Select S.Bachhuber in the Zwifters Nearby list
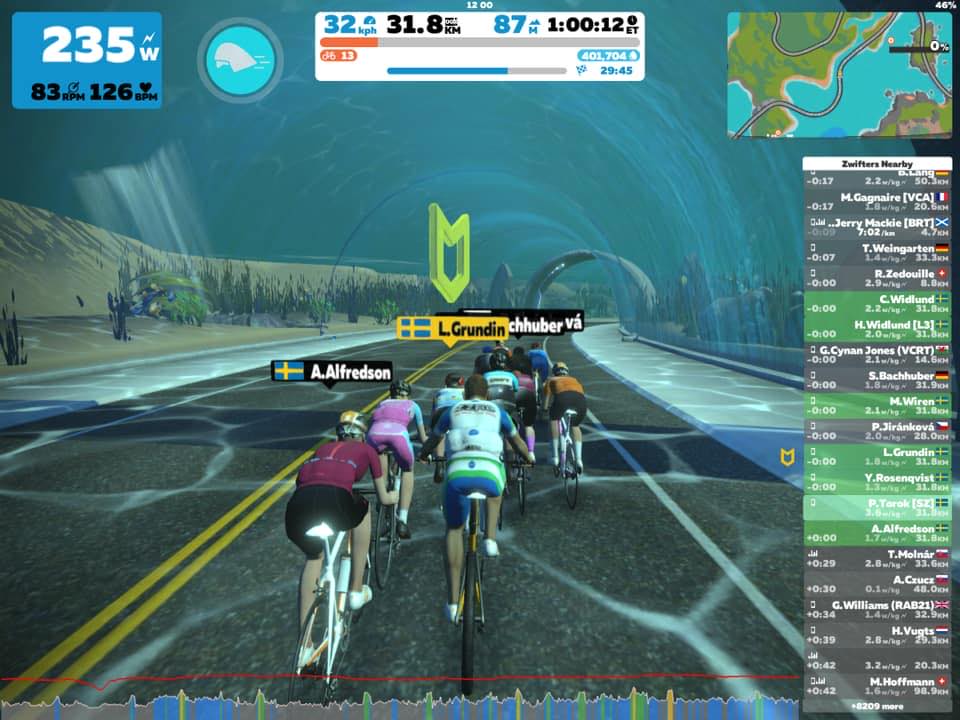 (x=876, y=381)
